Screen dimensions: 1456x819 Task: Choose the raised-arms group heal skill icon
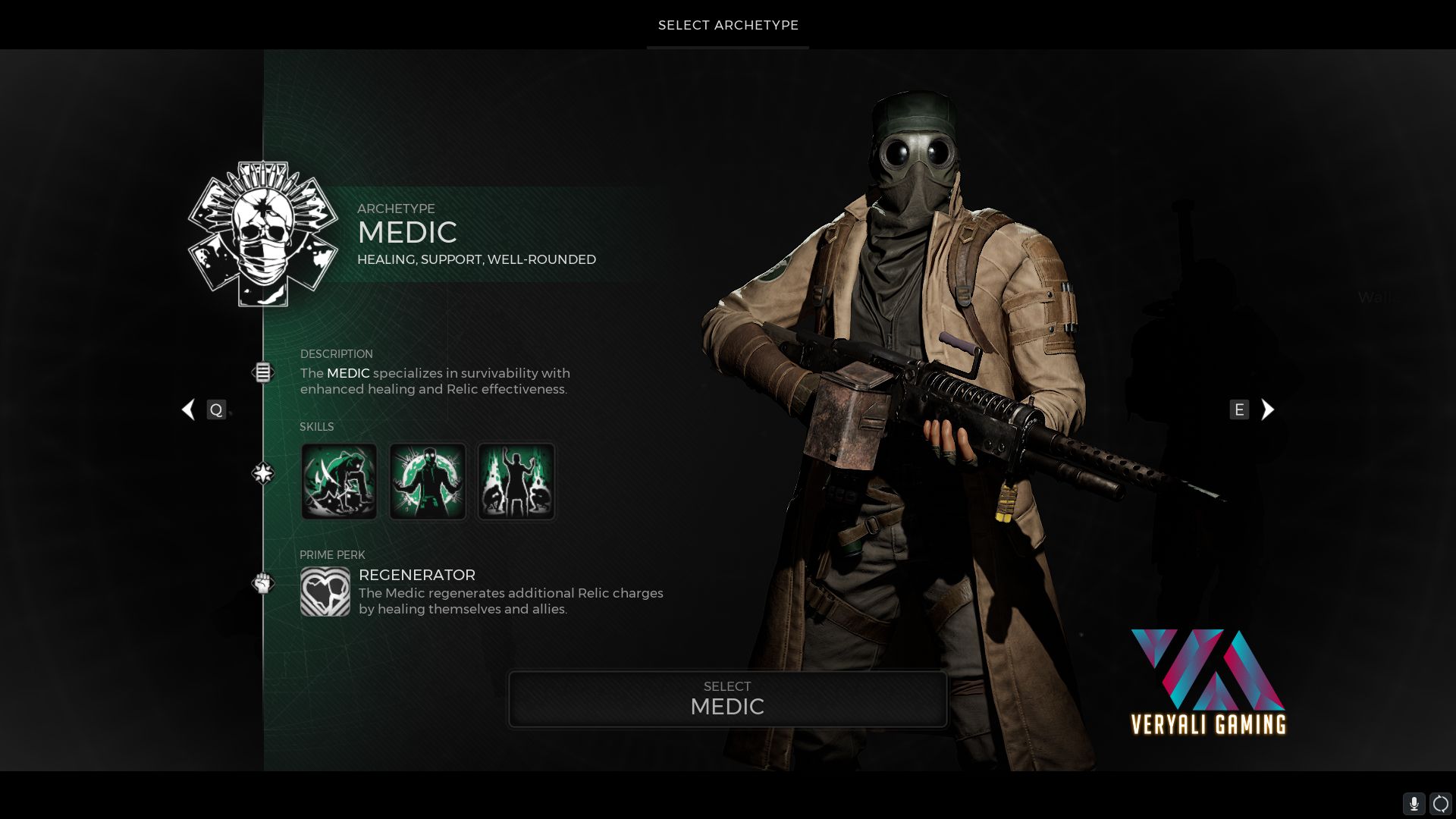coord(516,482)
